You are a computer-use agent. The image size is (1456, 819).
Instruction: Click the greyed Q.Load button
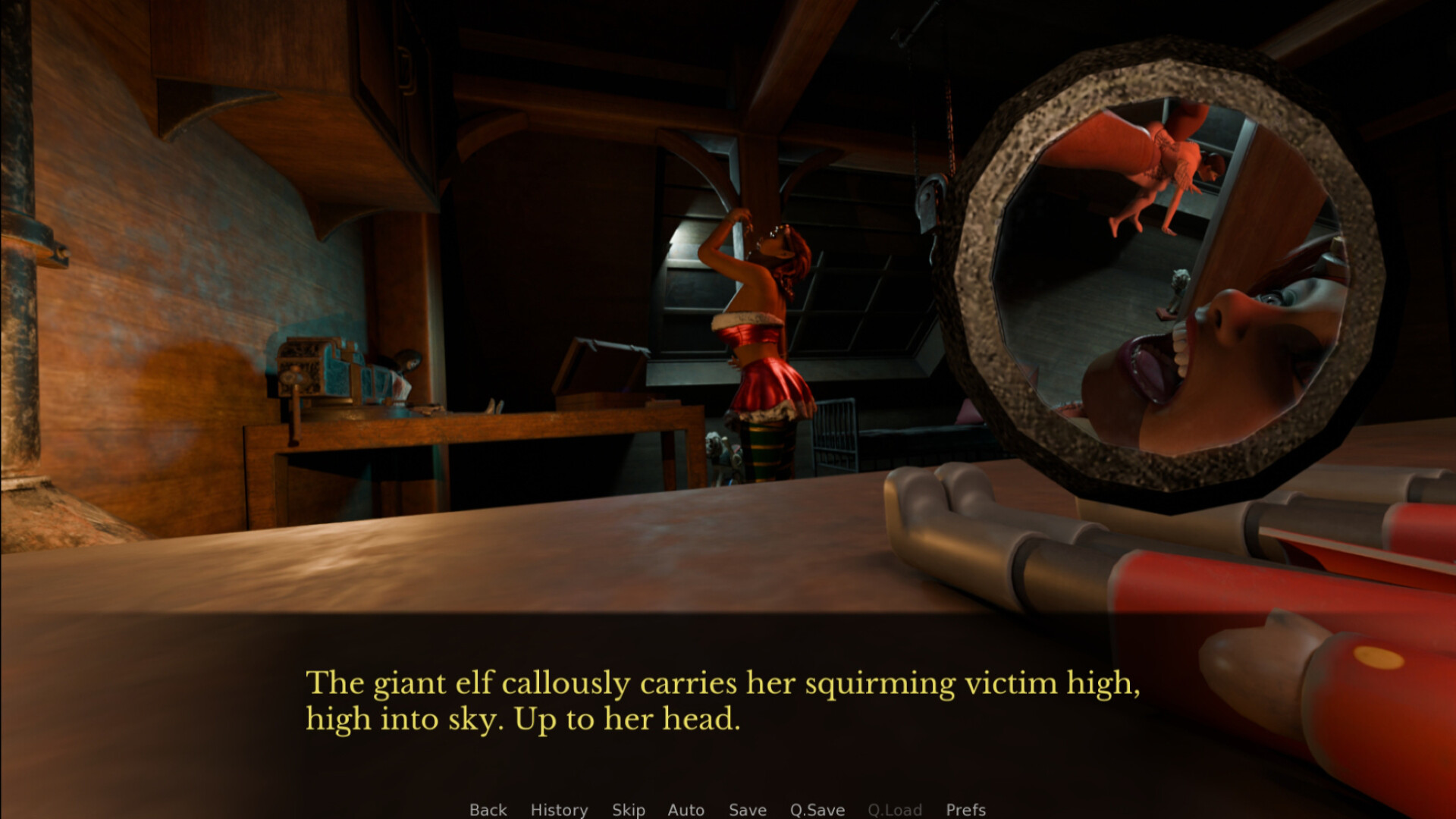click(894, 809)
